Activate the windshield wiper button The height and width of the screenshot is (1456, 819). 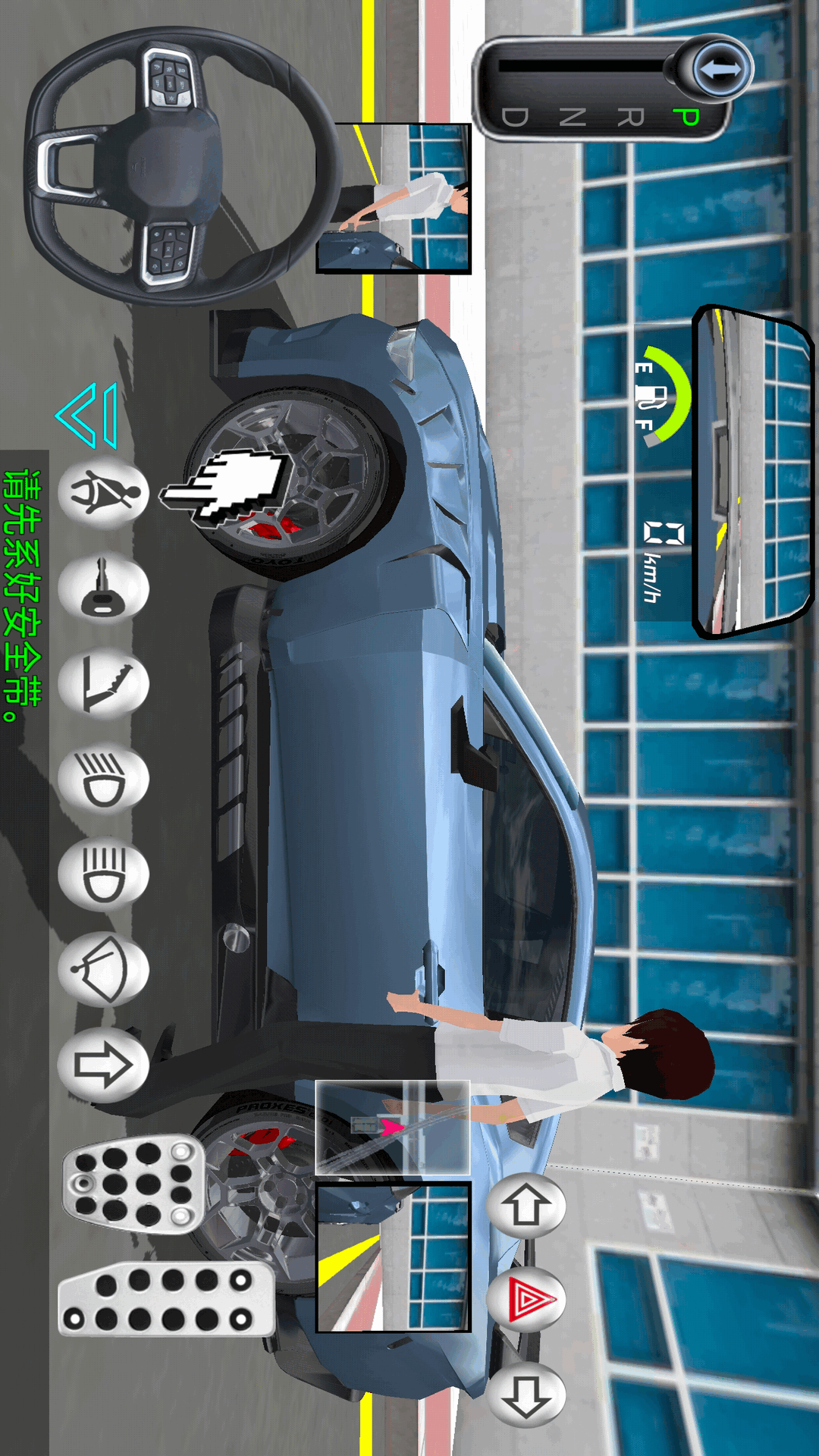click(103, 970)
